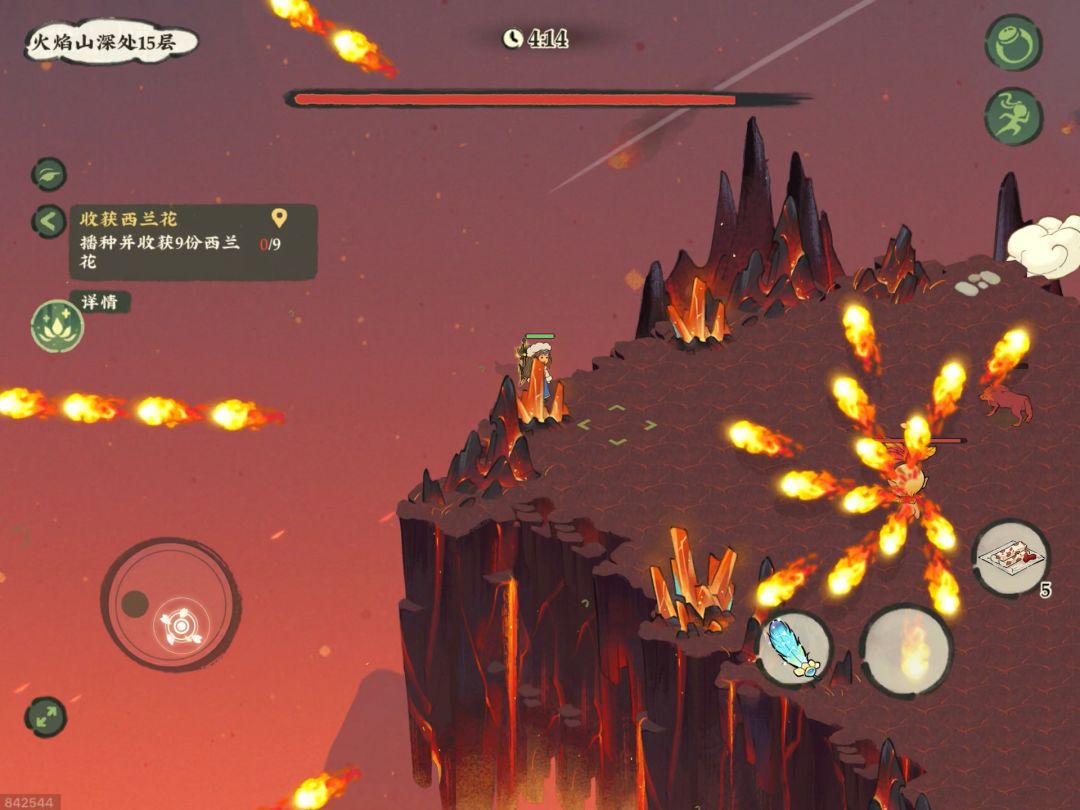Tap the 火焰山深处15层 stage label
The width and height of the screenshot is (1080, 810).
point(110,43)
